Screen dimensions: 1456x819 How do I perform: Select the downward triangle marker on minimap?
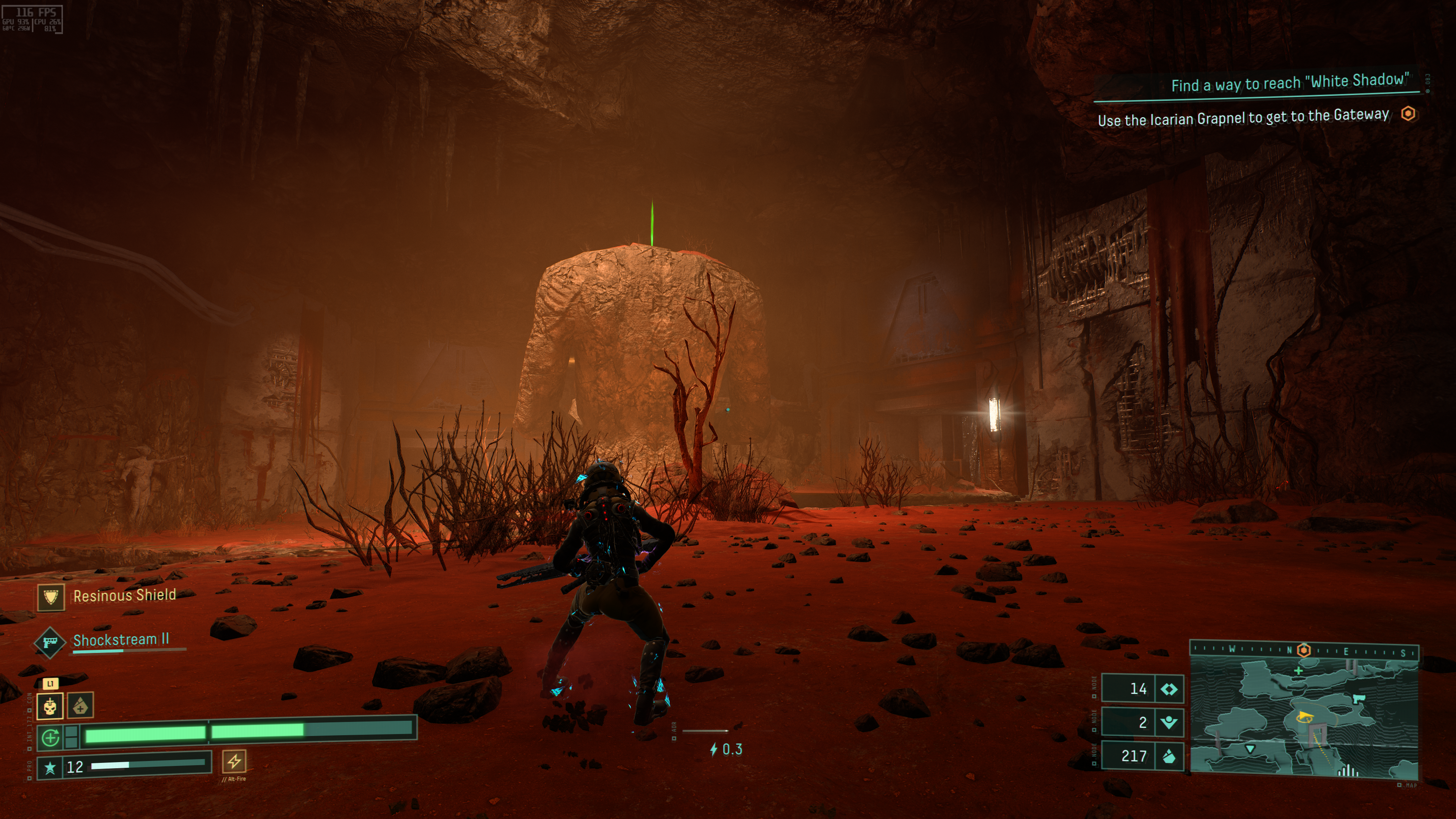pyautogui.click(x=1250, y=748)
